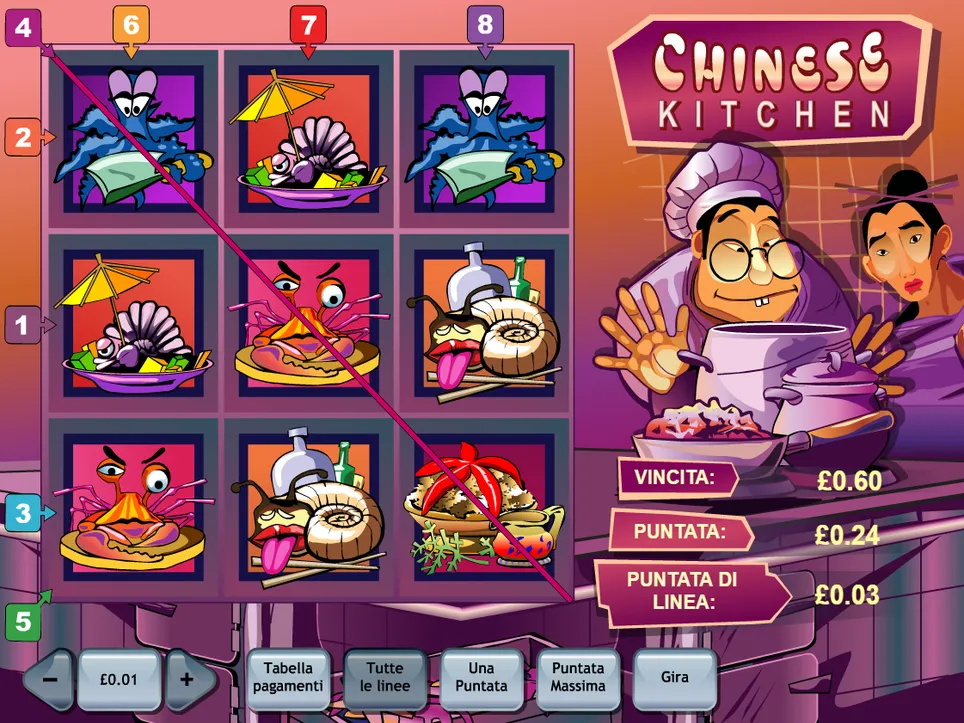Viewport: 964px width, 723px height.
Task: Open the Tabella pagamenti paytable
Action: click(x=288, y=678)
